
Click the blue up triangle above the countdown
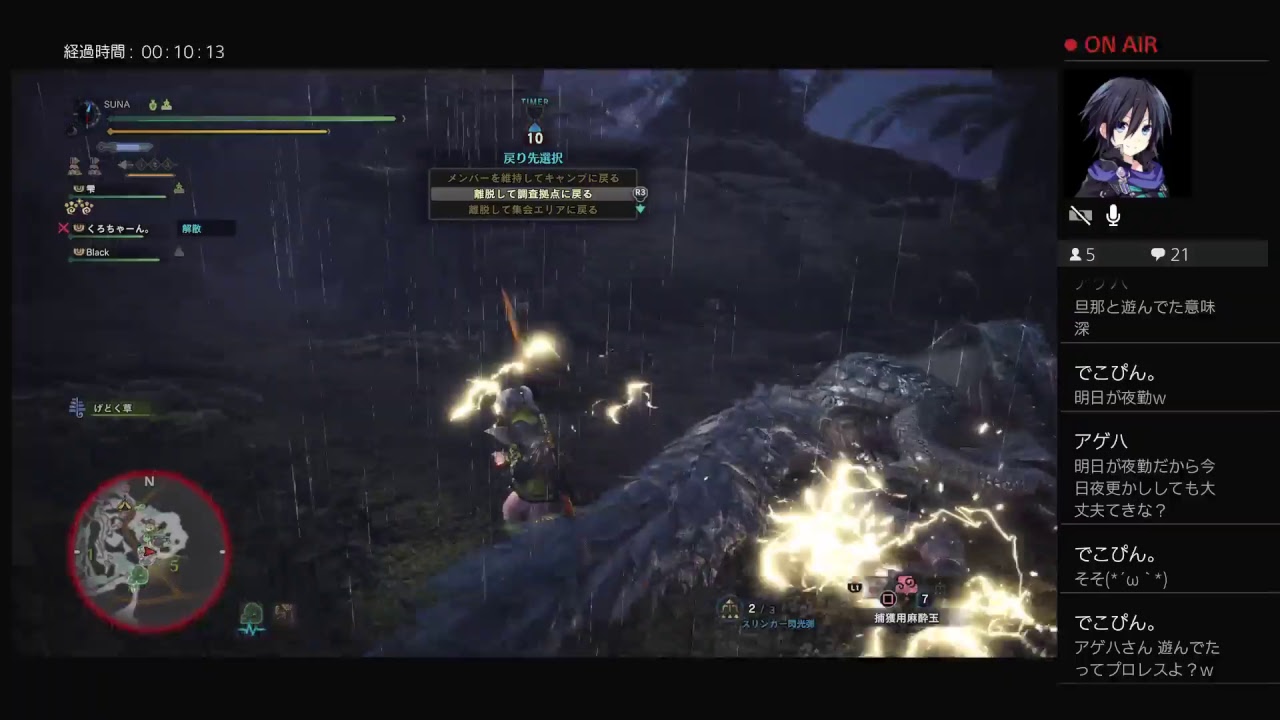[535, 126]
